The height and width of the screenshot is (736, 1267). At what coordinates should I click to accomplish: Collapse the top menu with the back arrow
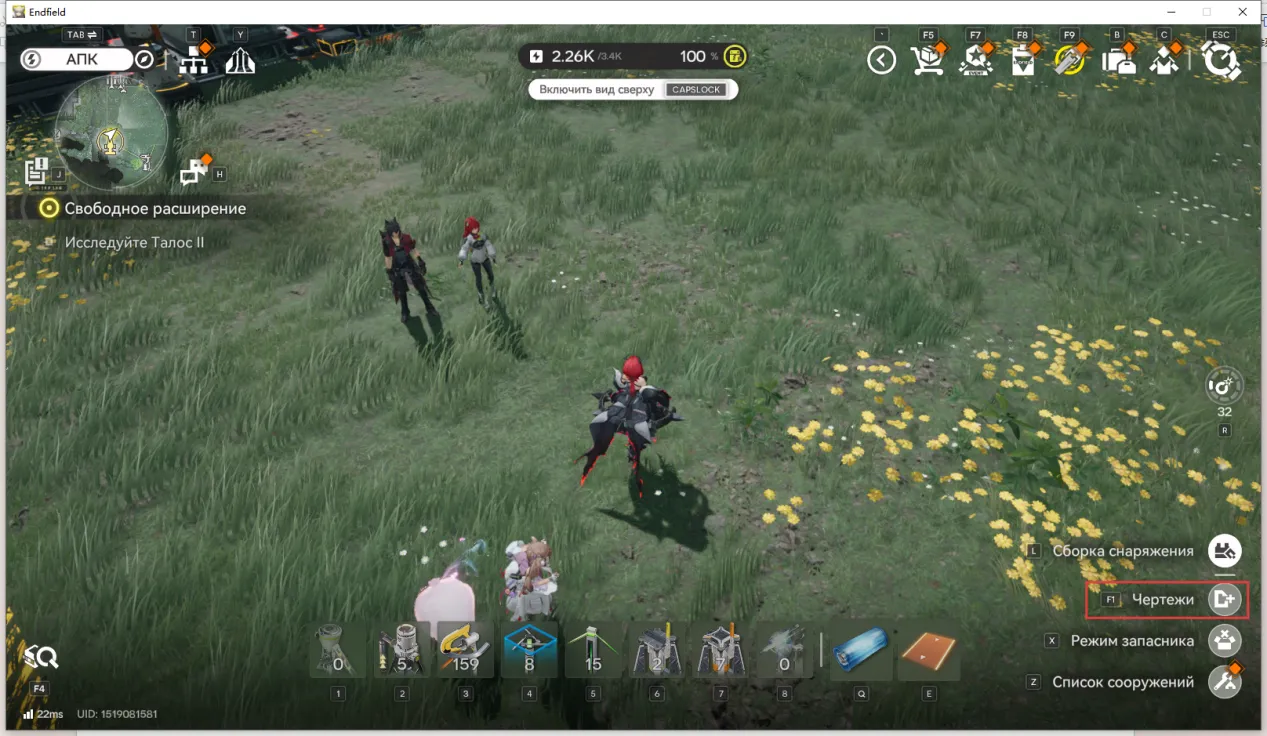point(881,61)
